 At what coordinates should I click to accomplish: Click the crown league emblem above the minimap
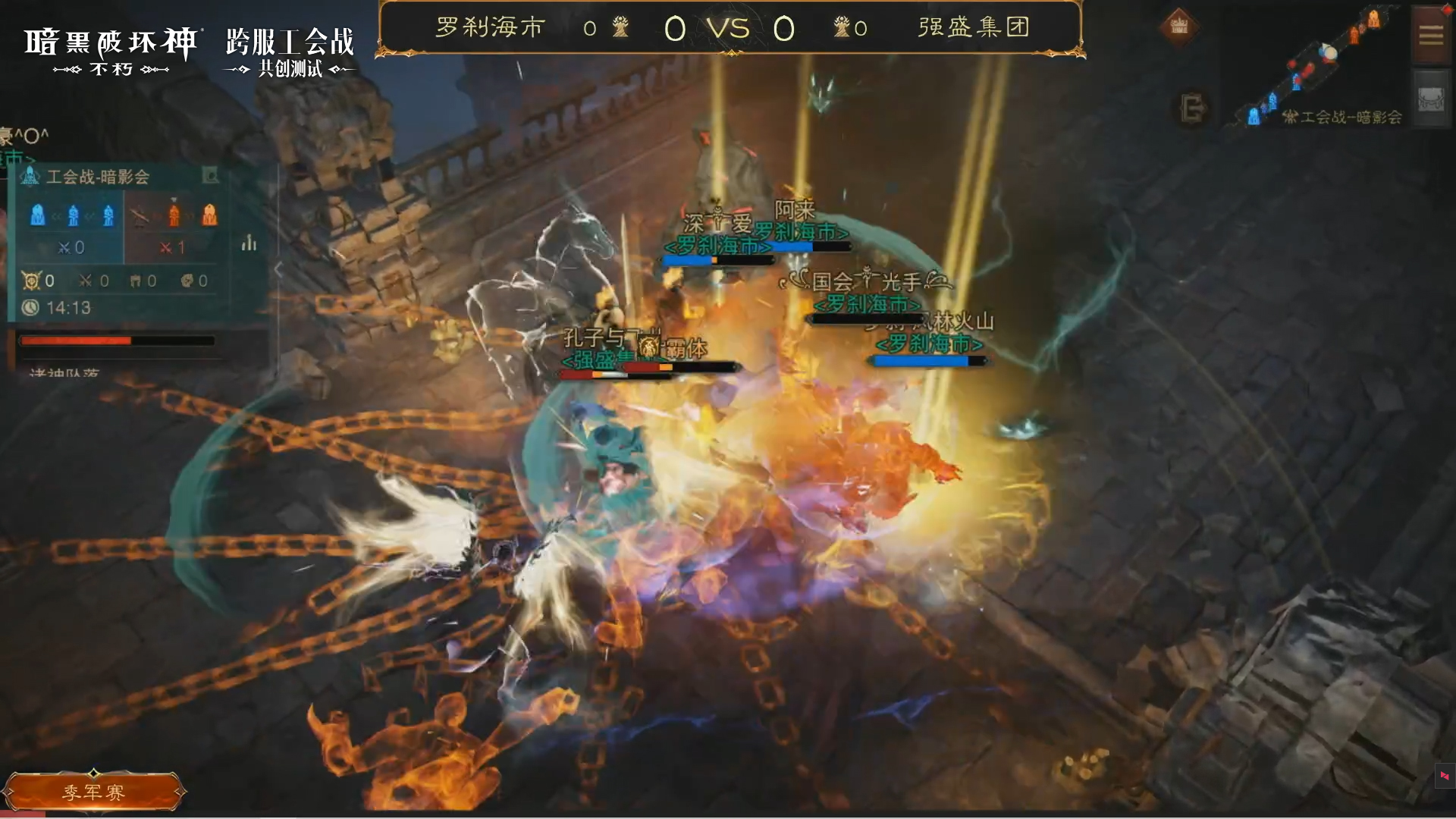(x=1180, y=24)
